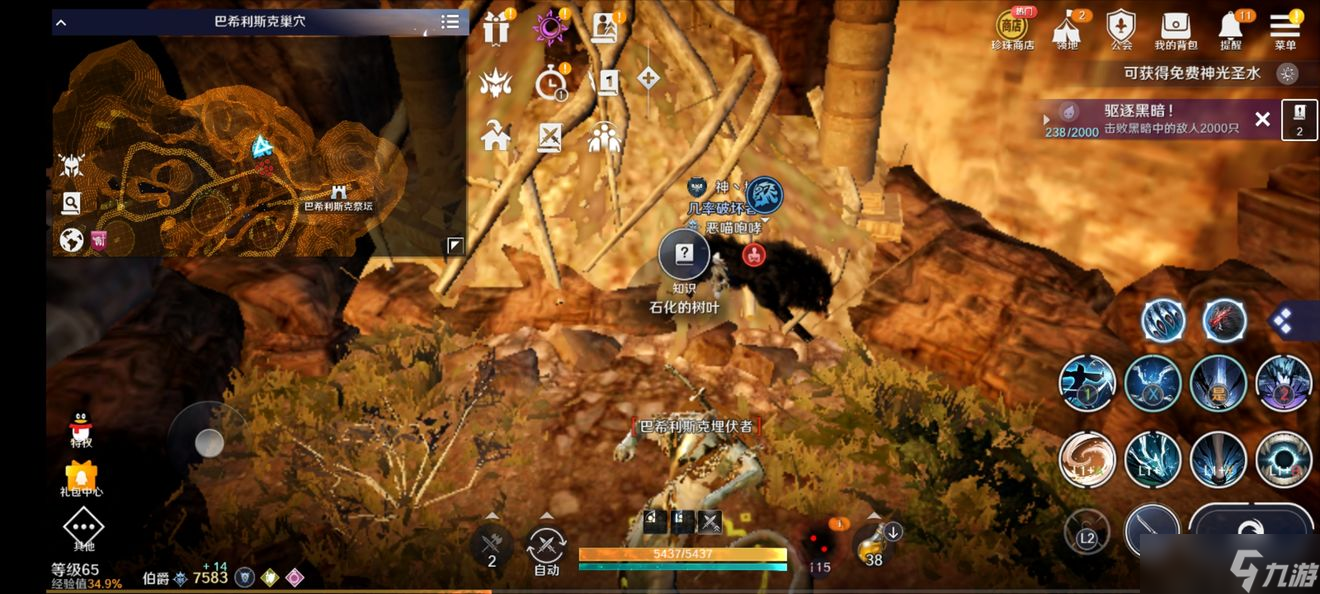Open the minimap list options button
1320x594 pixels.
pyautogui.click(x=451, y=22)
